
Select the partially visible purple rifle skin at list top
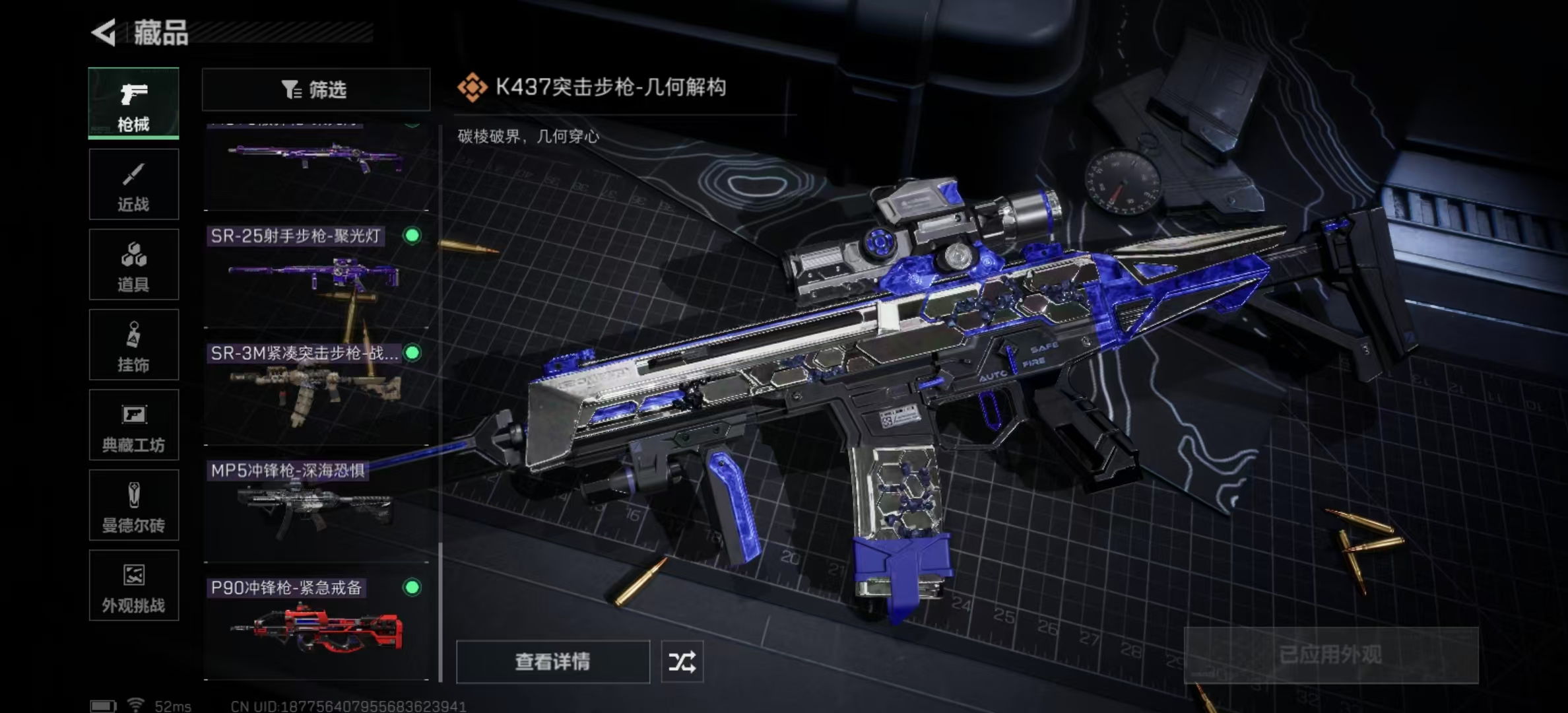click(316, 165)
